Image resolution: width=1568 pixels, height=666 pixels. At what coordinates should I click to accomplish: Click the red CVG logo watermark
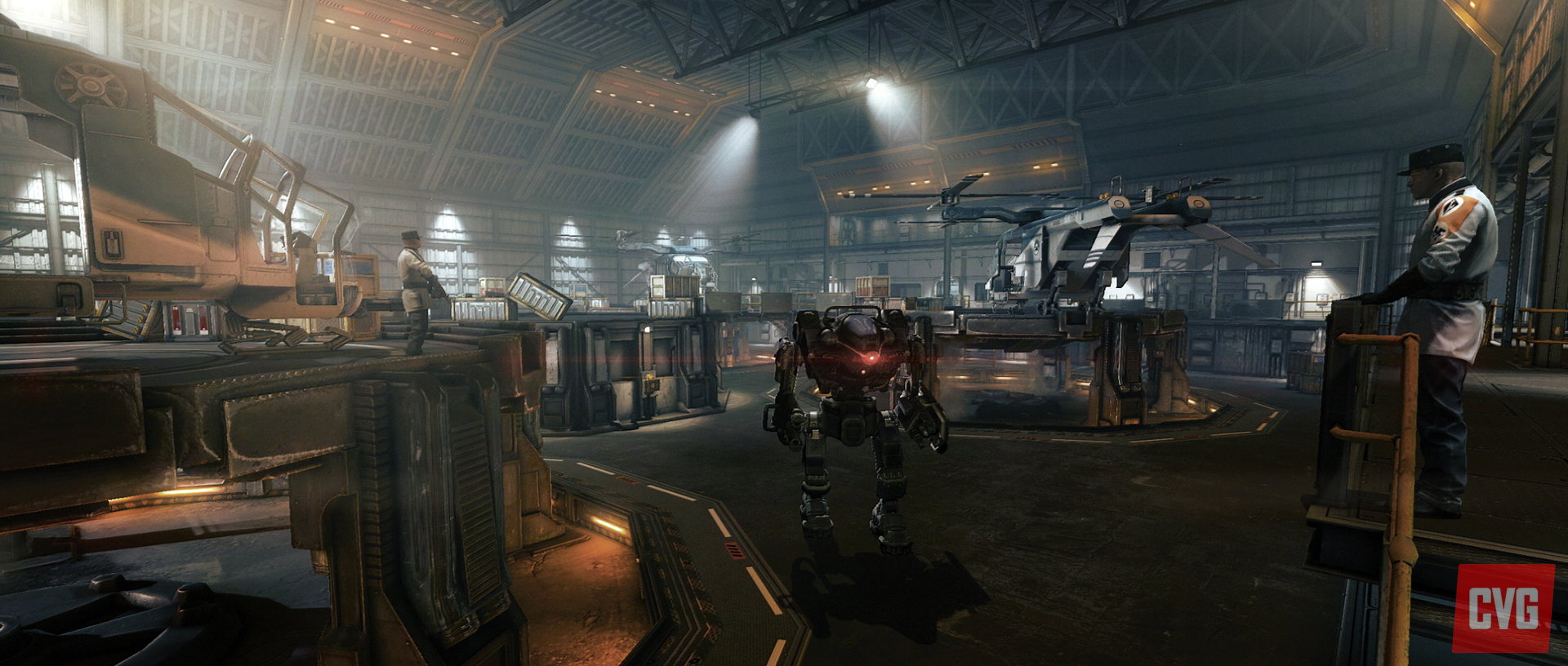pos(1504,608)
